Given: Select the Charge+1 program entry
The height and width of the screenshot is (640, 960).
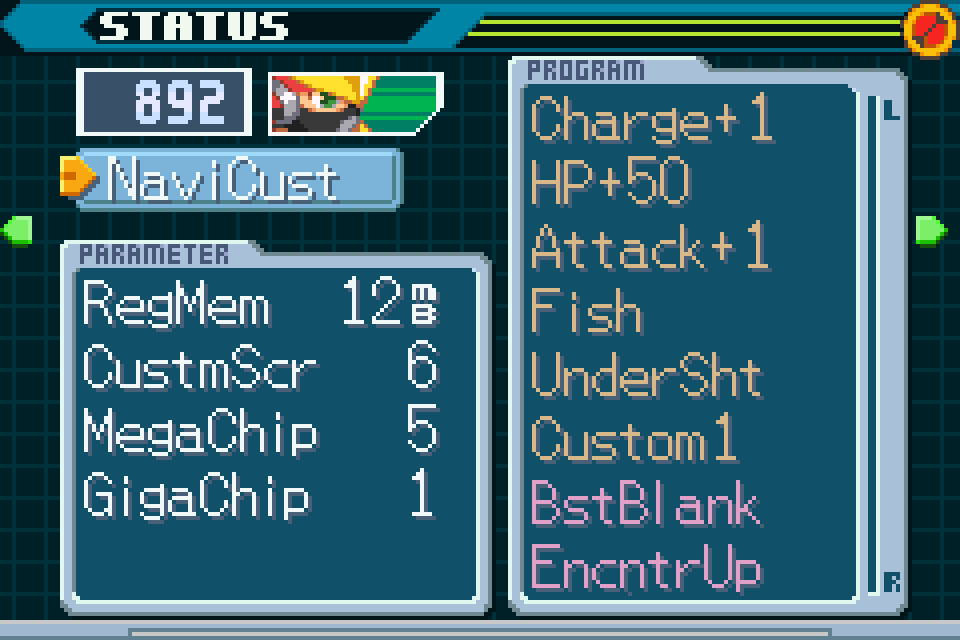Looking at the screenshot, I should click(652, 120).
